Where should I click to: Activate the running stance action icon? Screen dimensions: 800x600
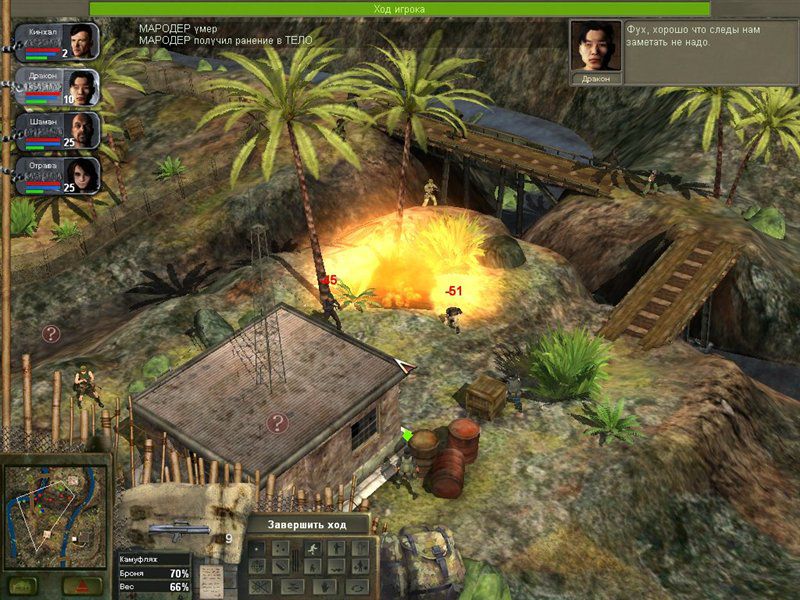coord(312,549)
